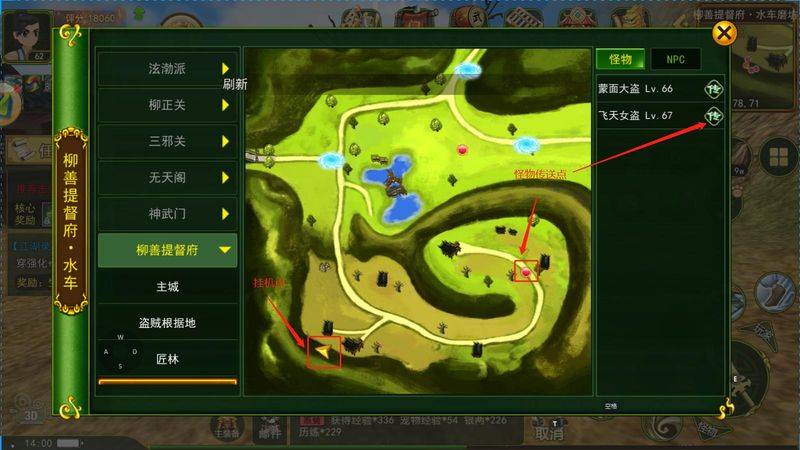Click the blue teleport portal at the map's top
This screenshot has height=450, width=800.
tap(467, 69)
